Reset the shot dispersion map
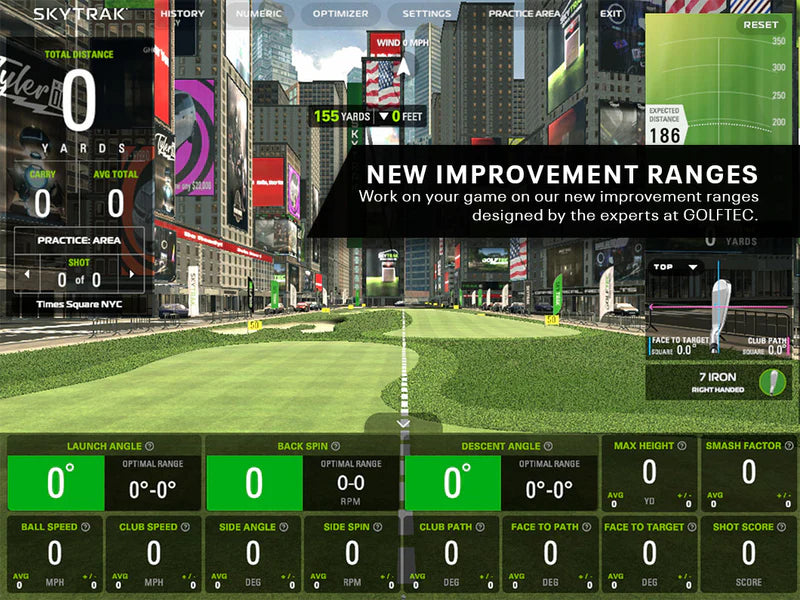Viewport: 800px width, 600px height. tap(760, 25)
